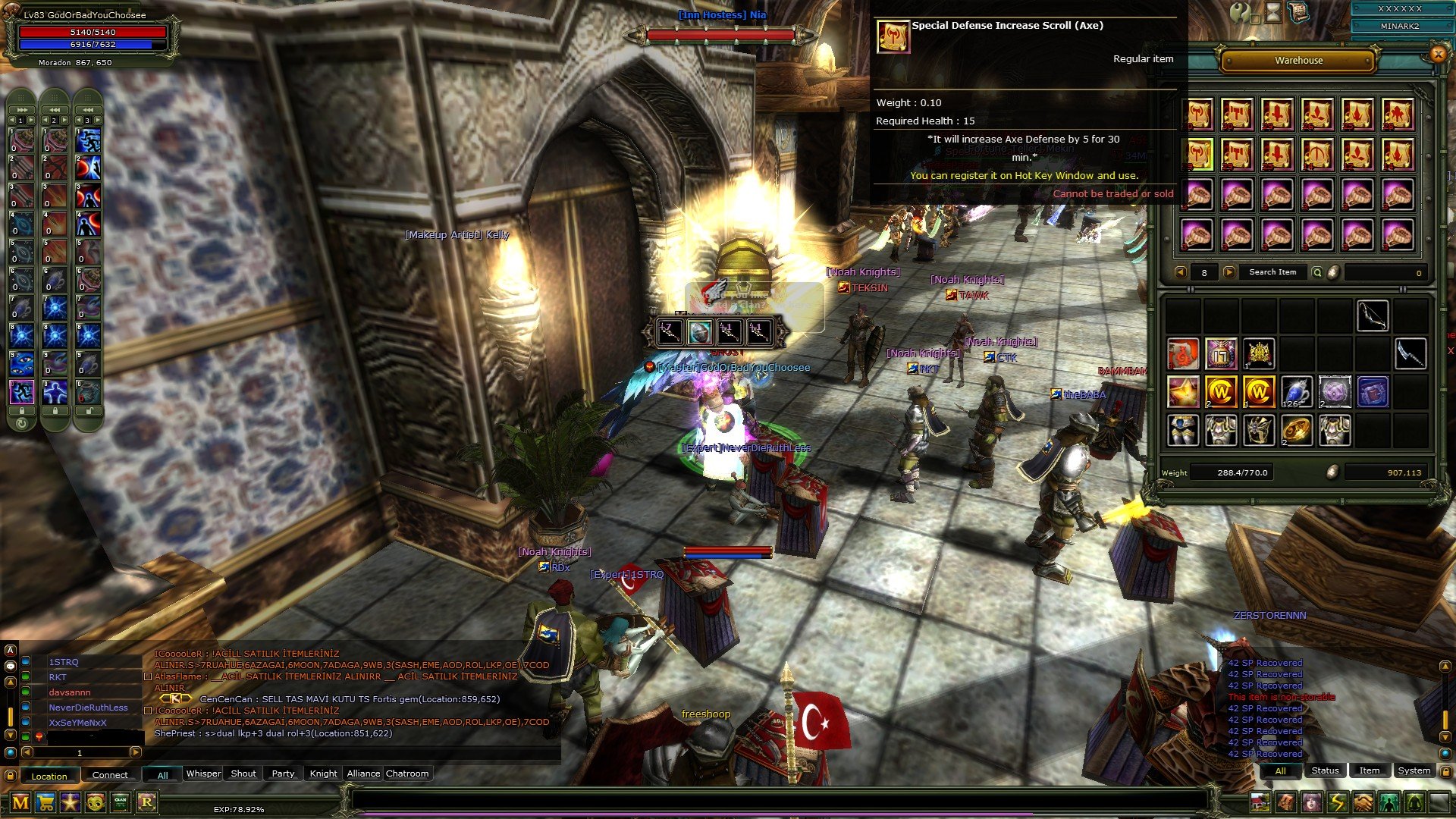The height and width of the screenshot is (819, 1456).
Task: Open the M menu button
Action: pos(20,802)
